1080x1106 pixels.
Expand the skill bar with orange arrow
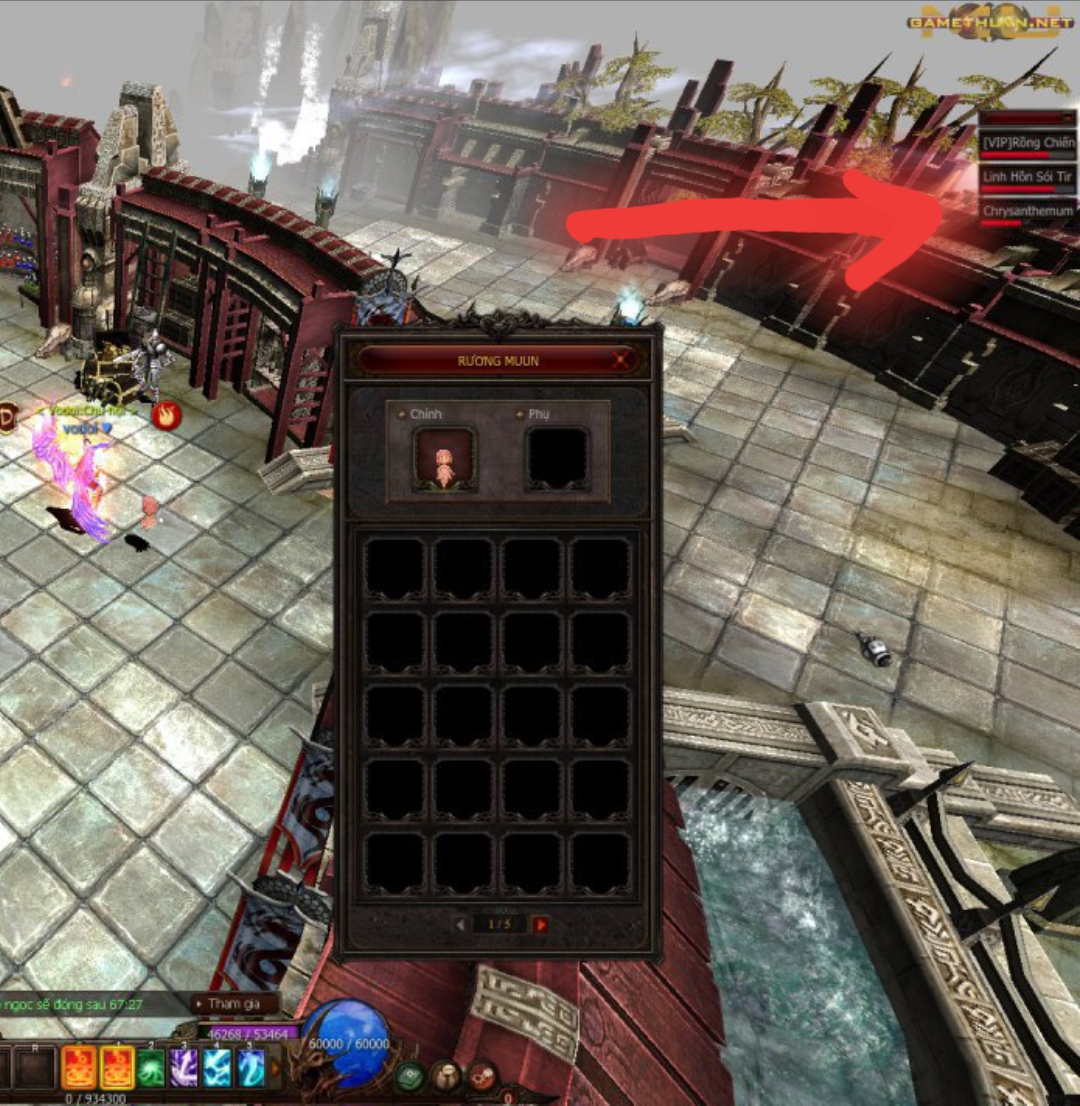(x=273, y=1068)
